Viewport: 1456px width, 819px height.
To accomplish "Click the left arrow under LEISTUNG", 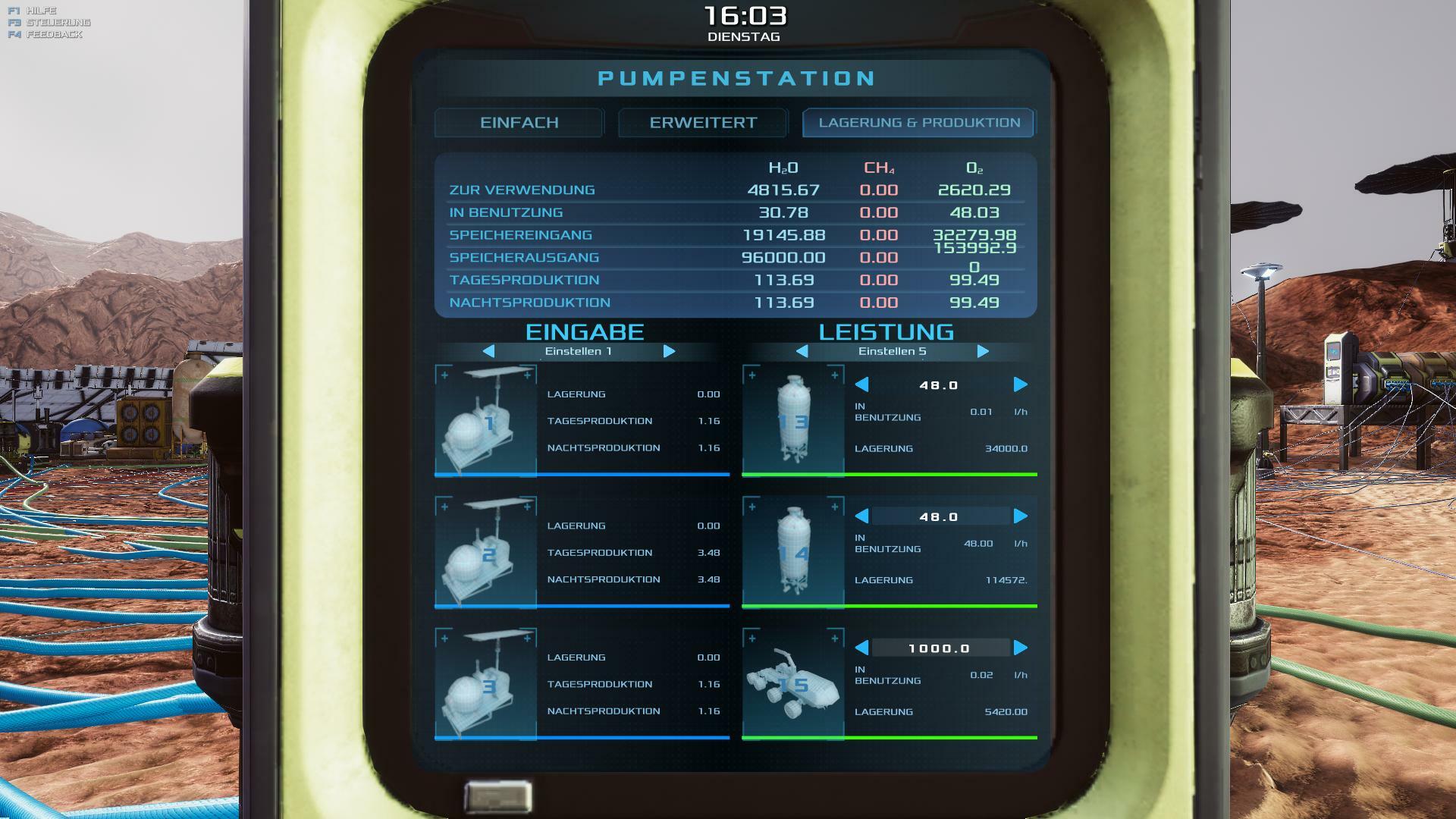I will (802, 351).
